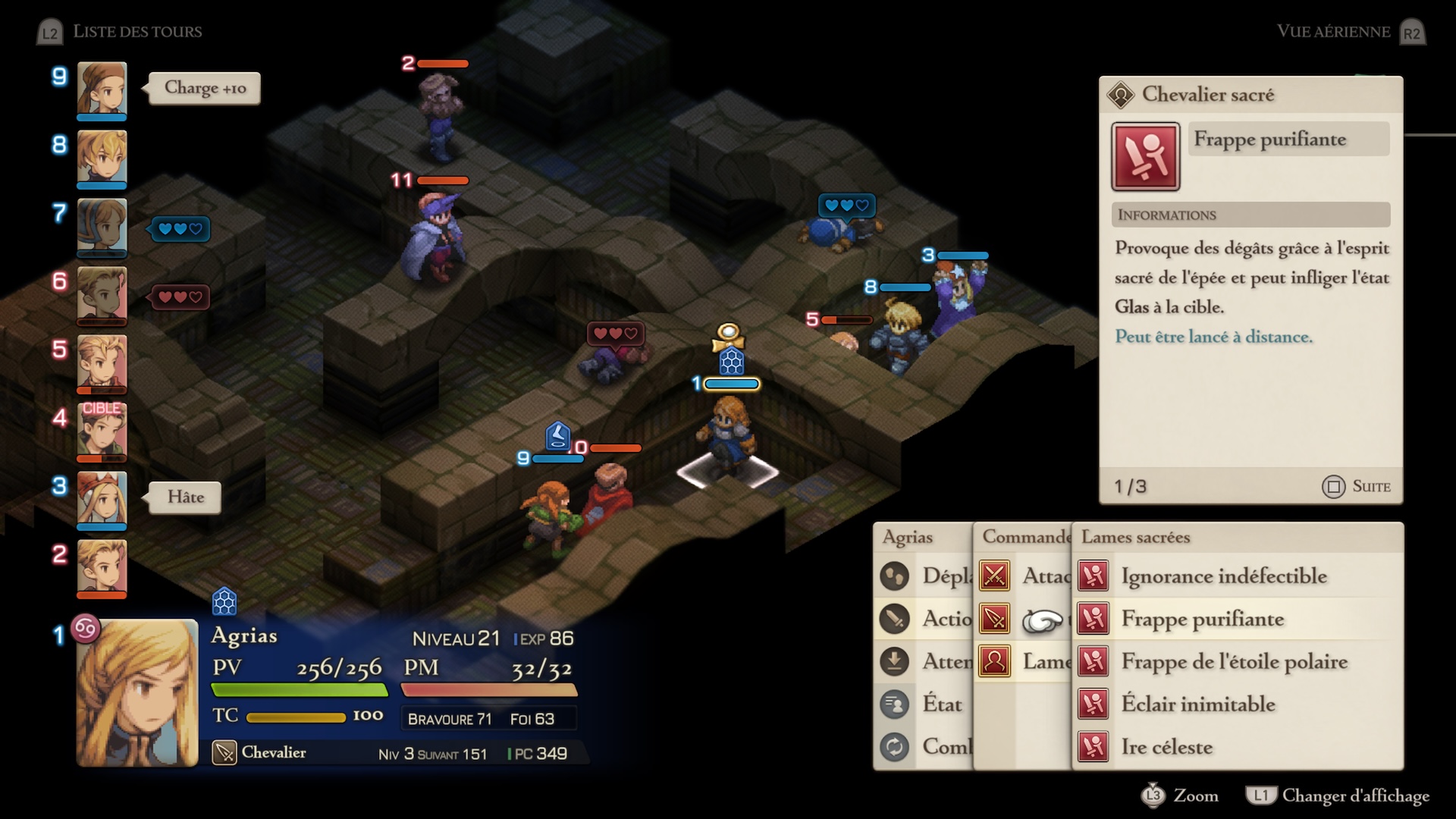Choose Frappe purifiante from Lames sacrées
The height and width of the screenshot is (819, 1456).
pyautogui.click(x=1202, y=620)
